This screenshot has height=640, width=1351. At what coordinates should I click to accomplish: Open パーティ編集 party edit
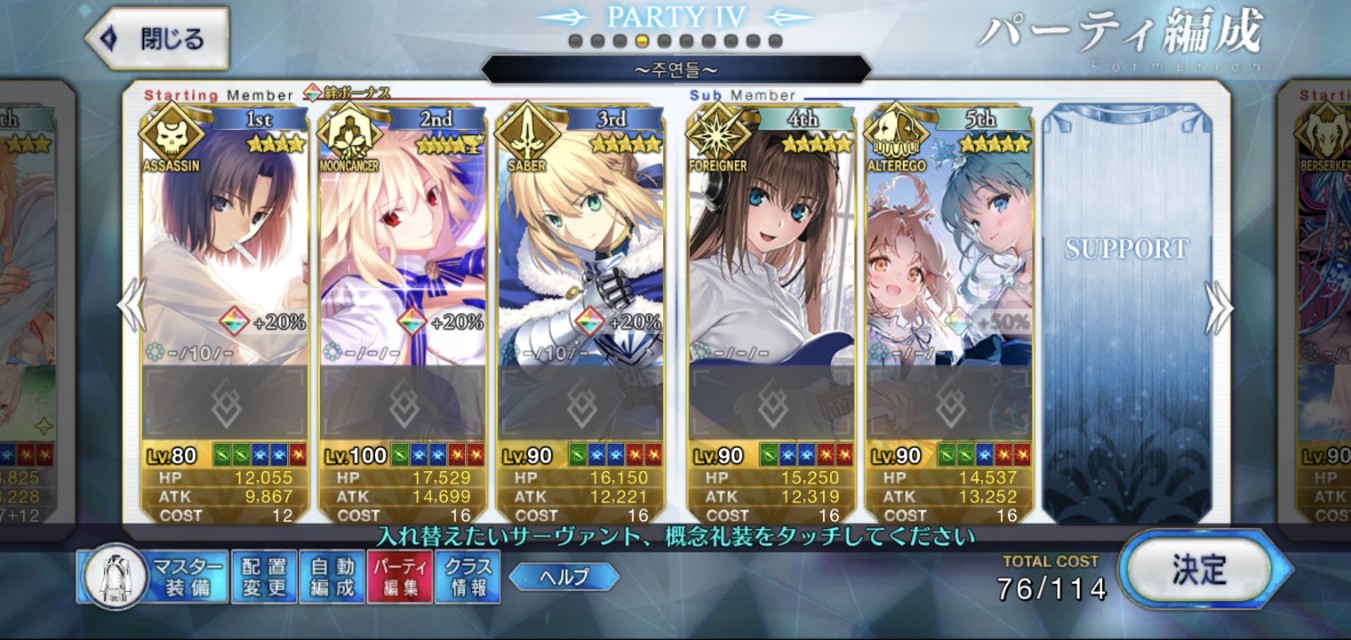(x=400, y=577)
